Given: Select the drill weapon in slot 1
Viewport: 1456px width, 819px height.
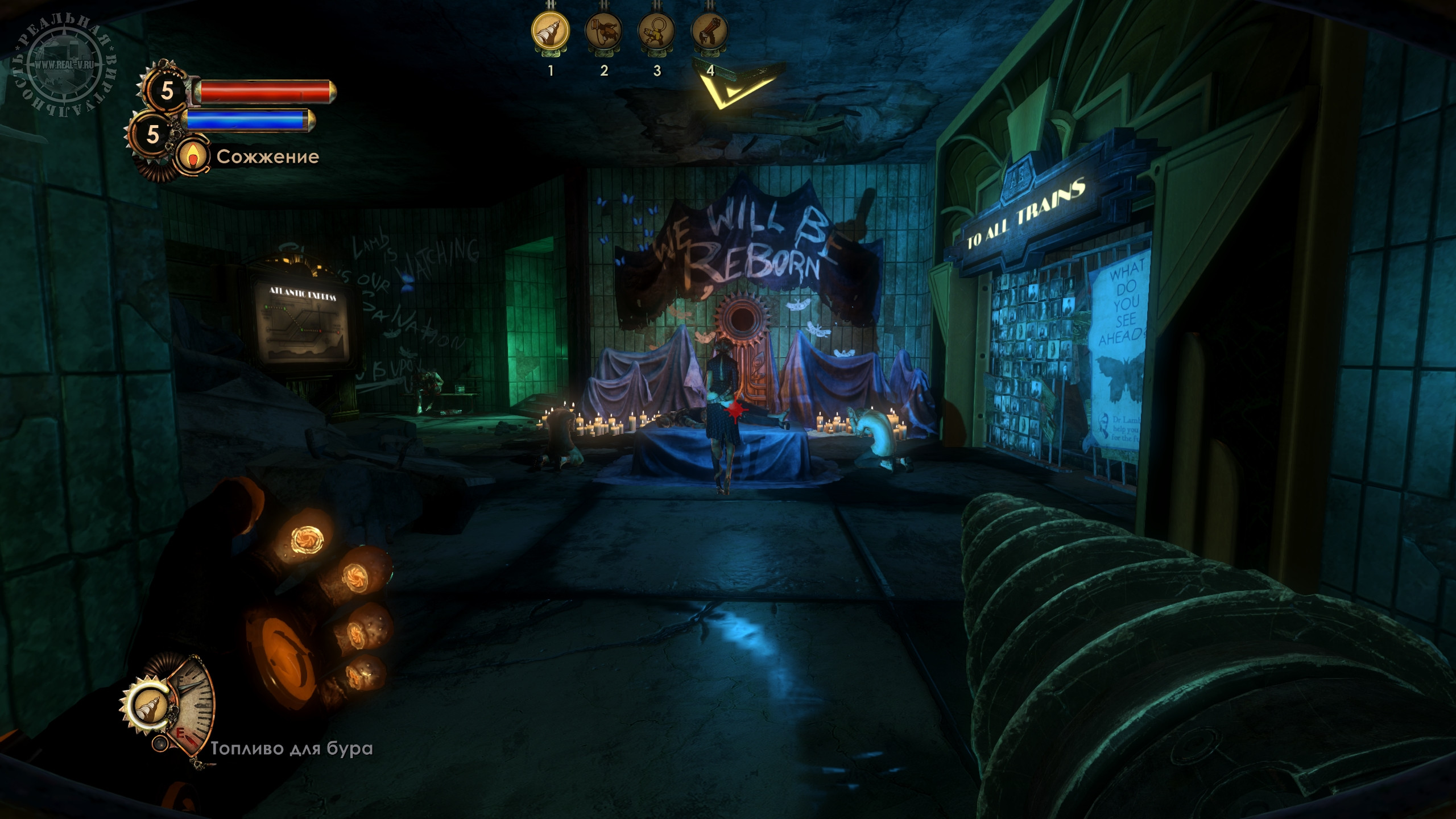Looking at the screenshot, I should tap(550, 31).
